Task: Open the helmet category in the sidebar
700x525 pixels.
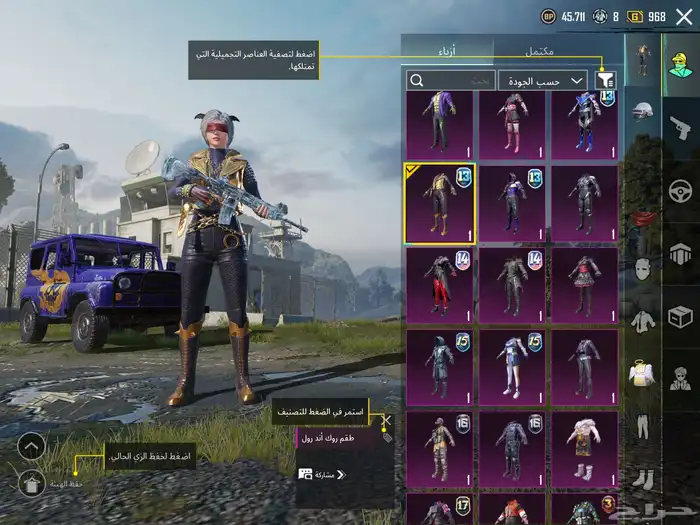Action: [x=643, y=110]
